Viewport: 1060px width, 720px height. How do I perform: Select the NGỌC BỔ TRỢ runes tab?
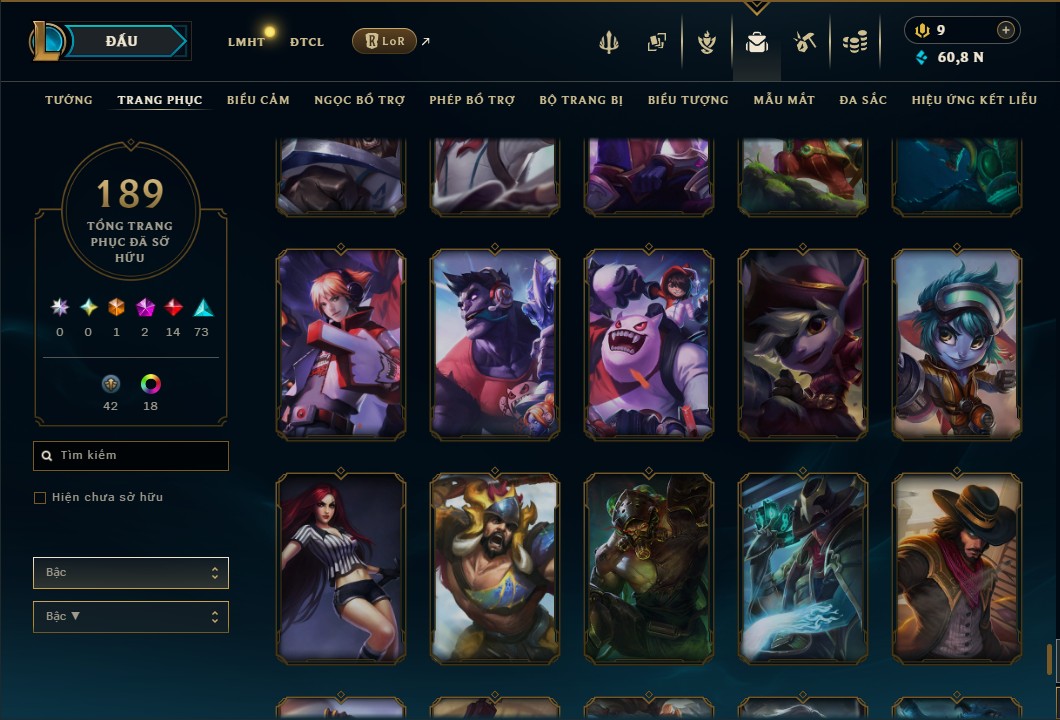(359, 100)
